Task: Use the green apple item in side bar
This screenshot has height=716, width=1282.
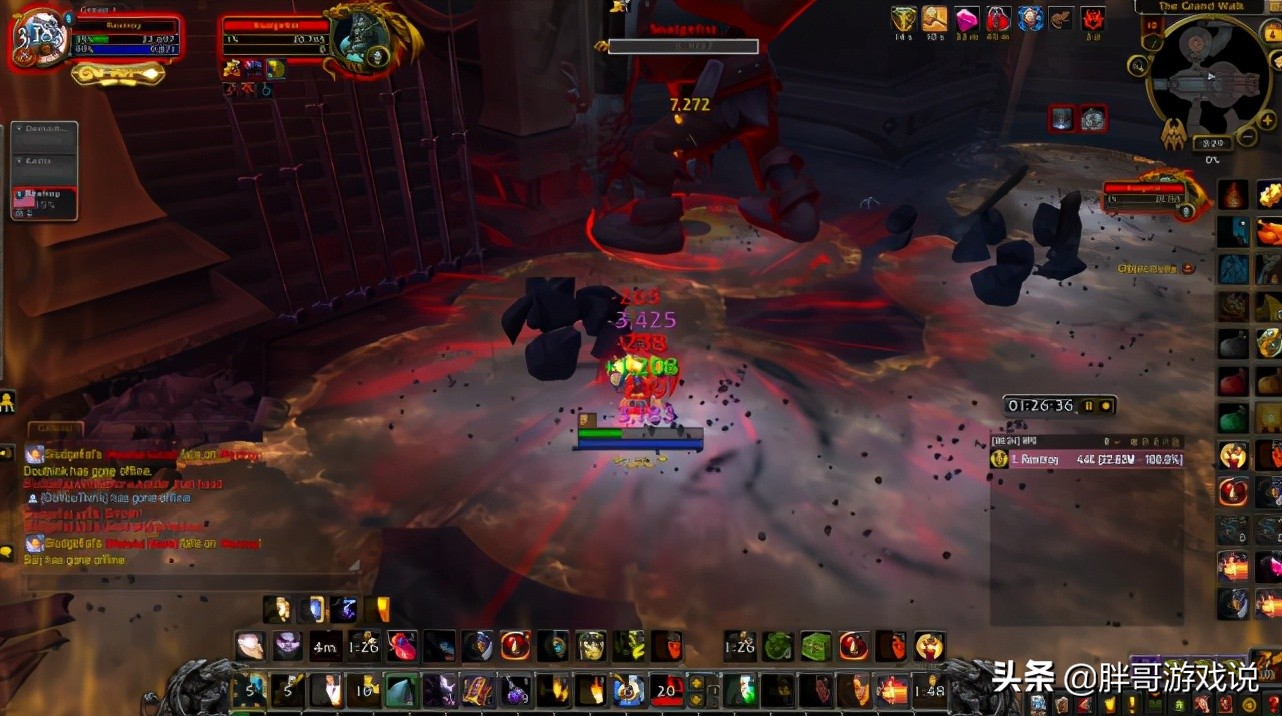Action: click(1233, 417)
